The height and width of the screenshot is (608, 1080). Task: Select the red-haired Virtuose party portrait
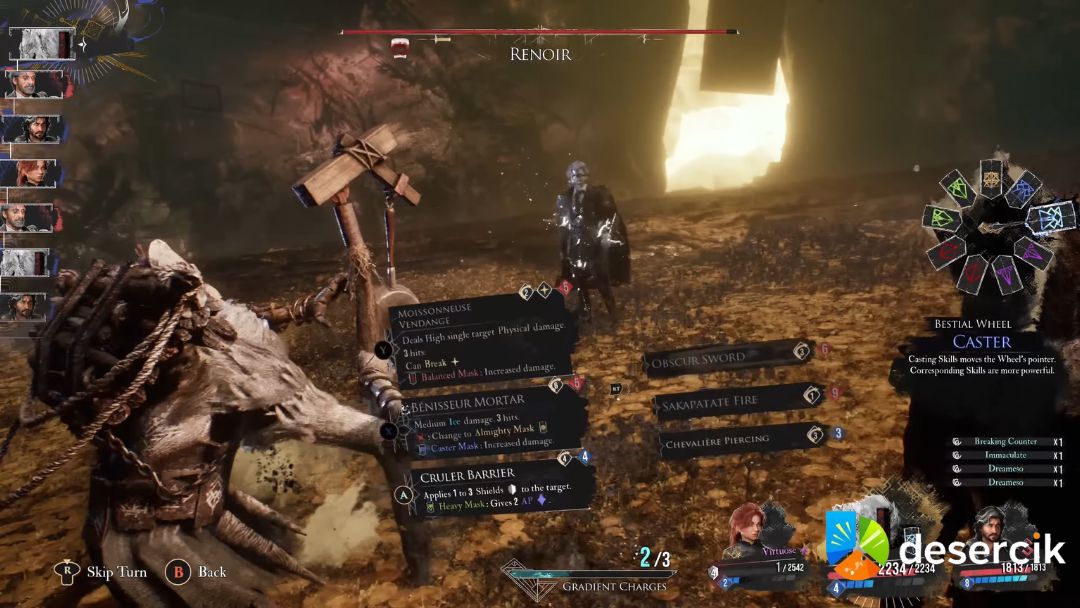click(x=753, y=531)
